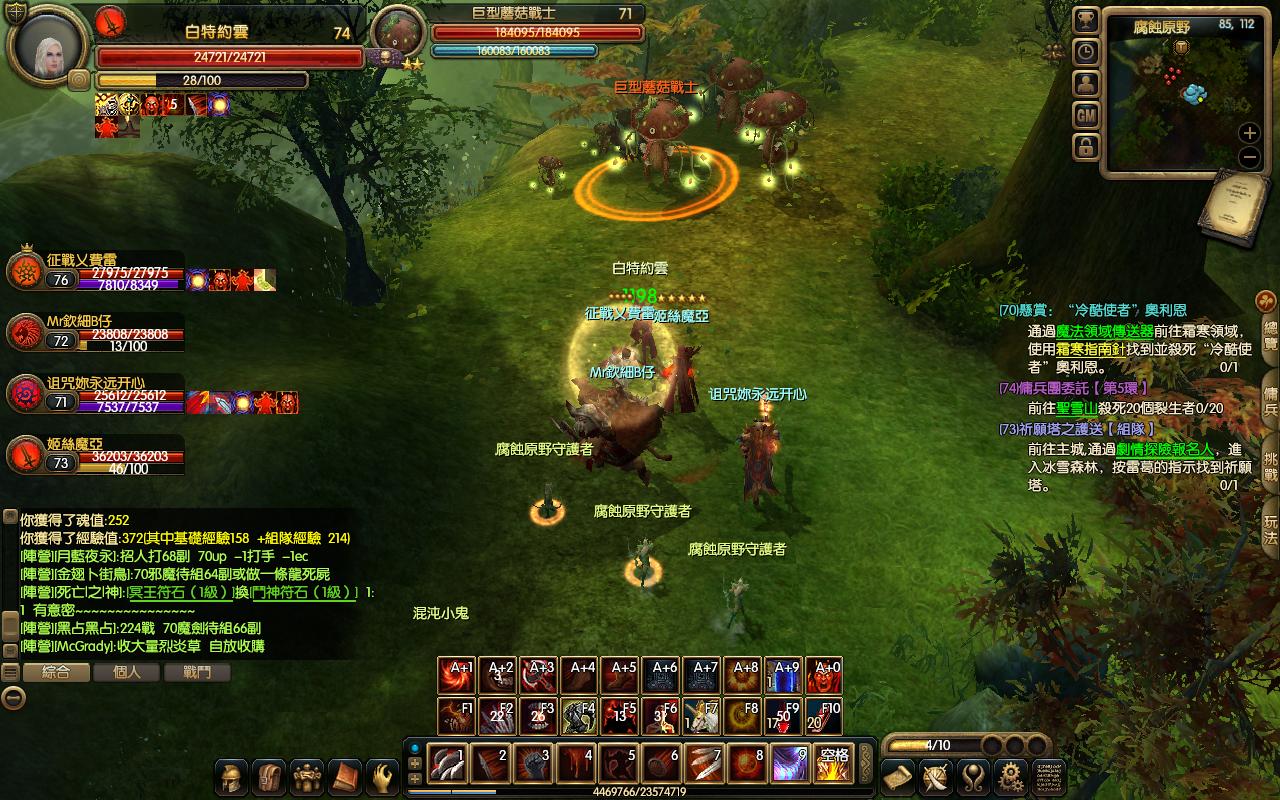Image resolution: width=1280 pixels, height=800 pixels.
Task: Zoom out the minimap with minus button
Action: click(1249, 157)
